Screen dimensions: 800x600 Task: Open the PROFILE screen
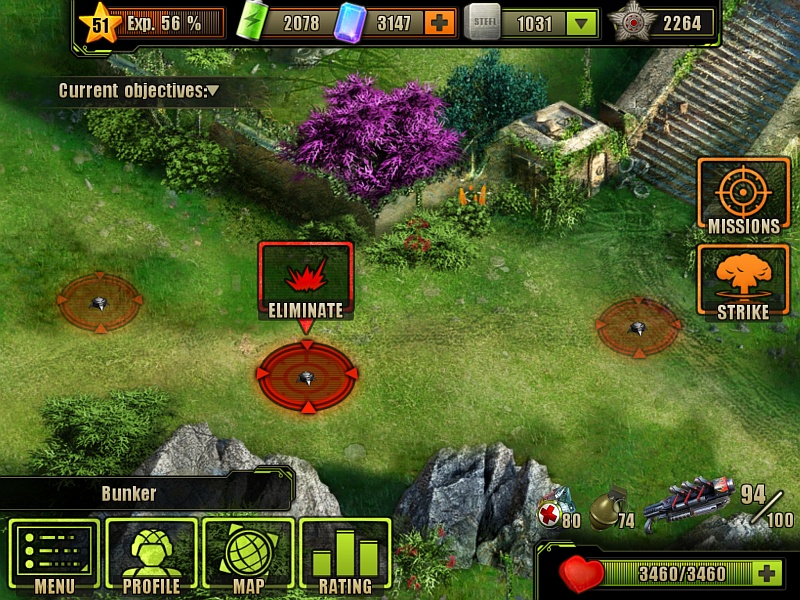[151, 557]
